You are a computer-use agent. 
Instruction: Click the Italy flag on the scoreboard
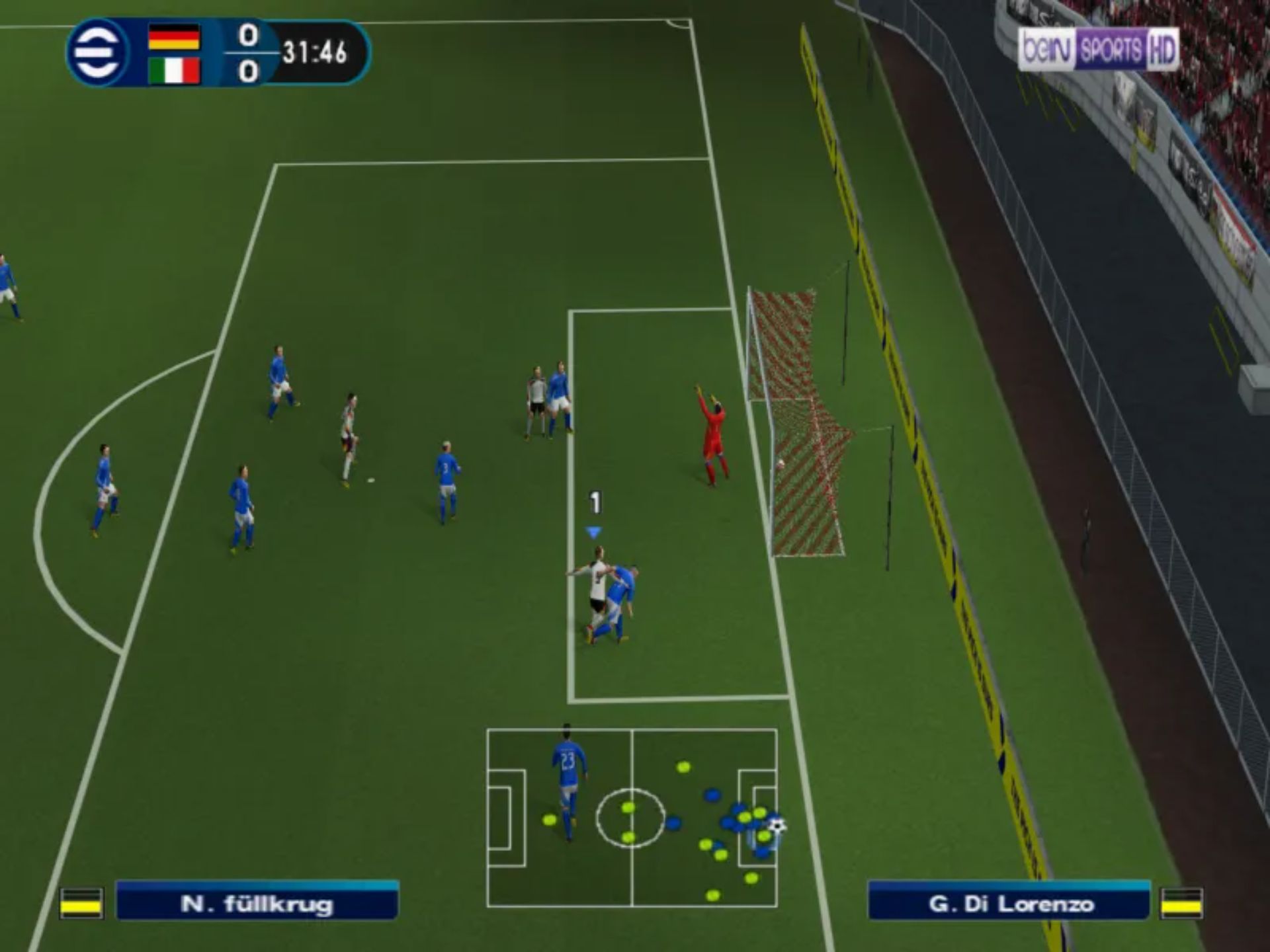(174, 71)
